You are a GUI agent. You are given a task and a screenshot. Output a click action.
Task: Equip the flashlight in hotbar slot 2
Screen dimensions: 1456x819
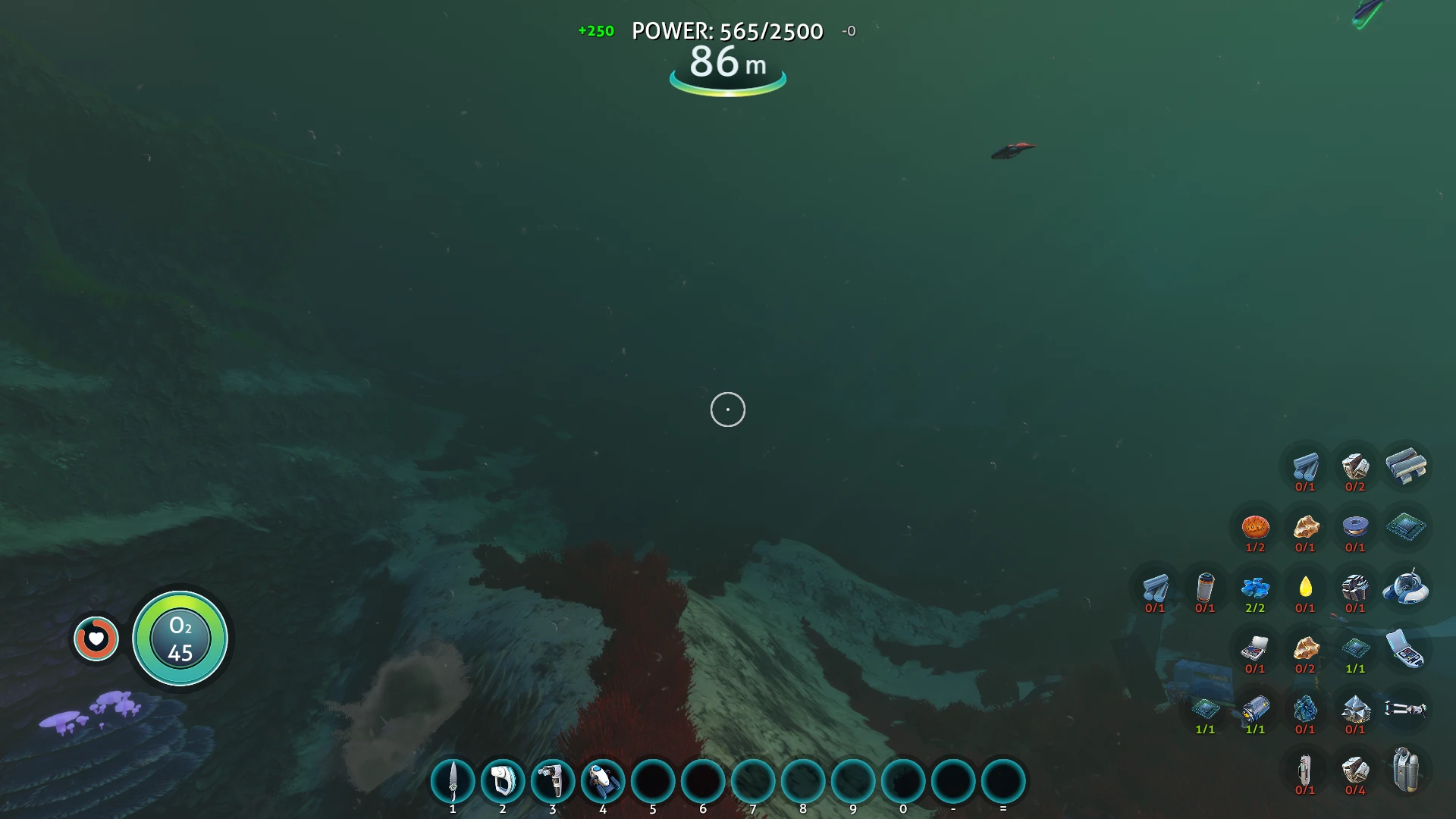point(502,782)
